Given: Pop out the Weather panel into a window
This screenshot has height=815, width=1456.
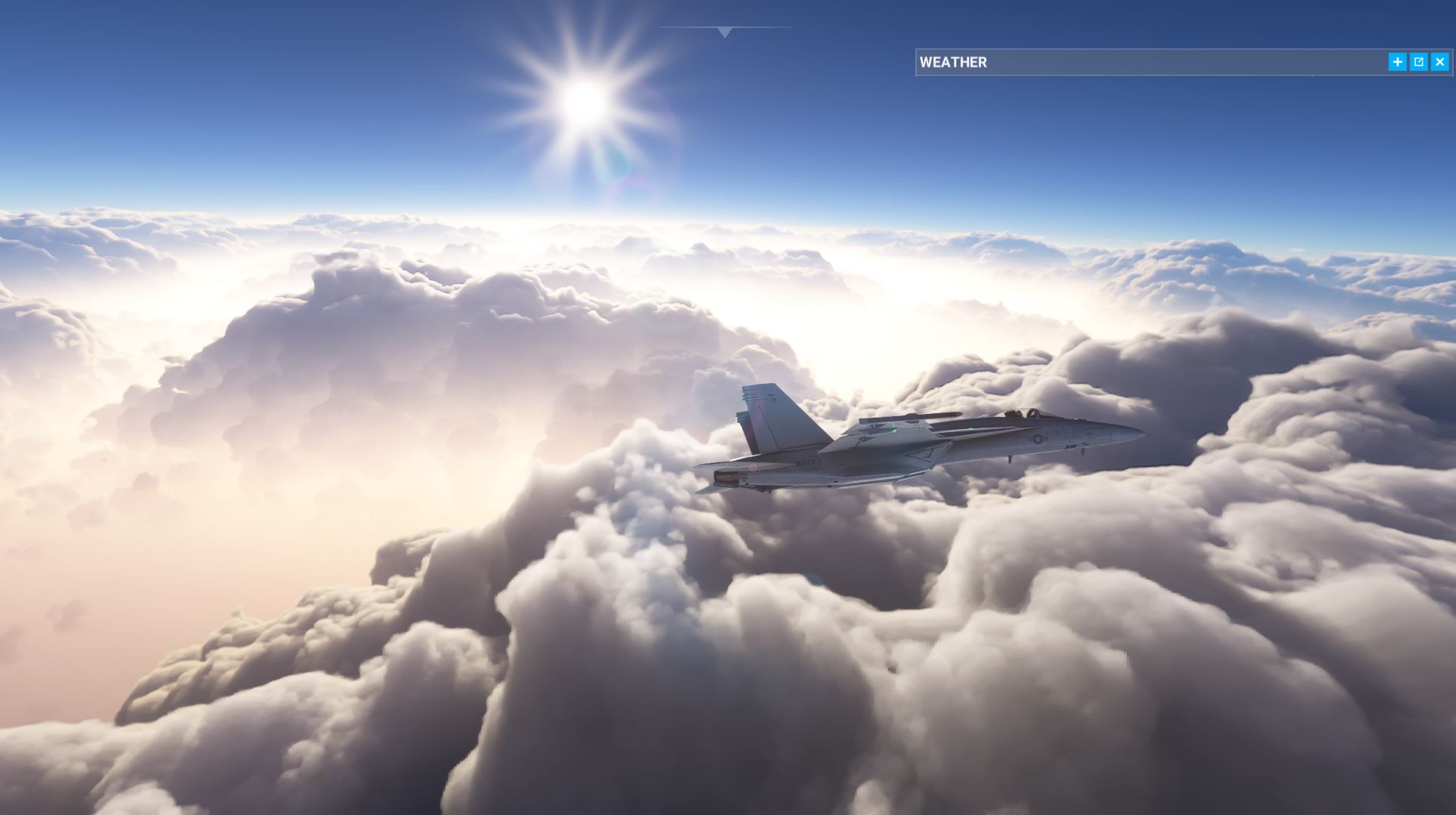Looking at the screenshot, I should (x=1417, y=61).
